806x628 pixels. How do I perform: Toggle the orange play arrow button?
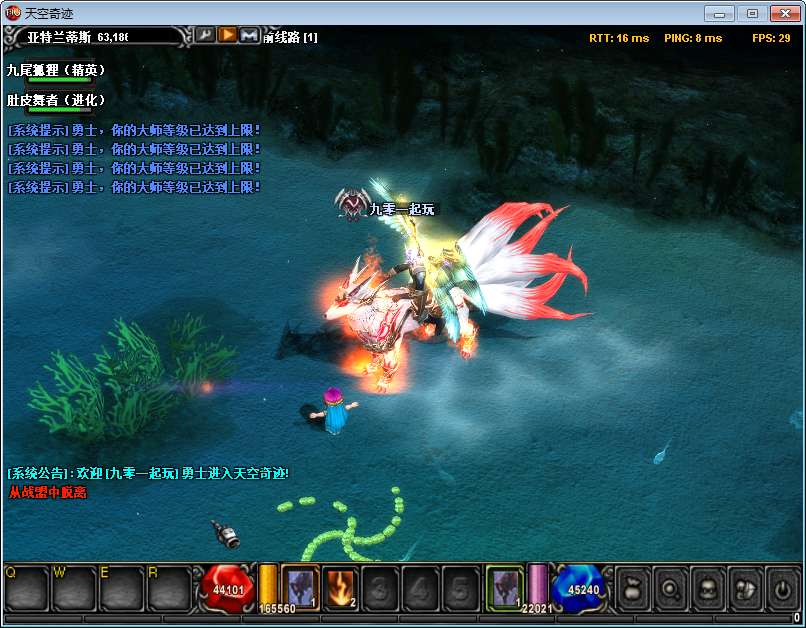[227, 35]
